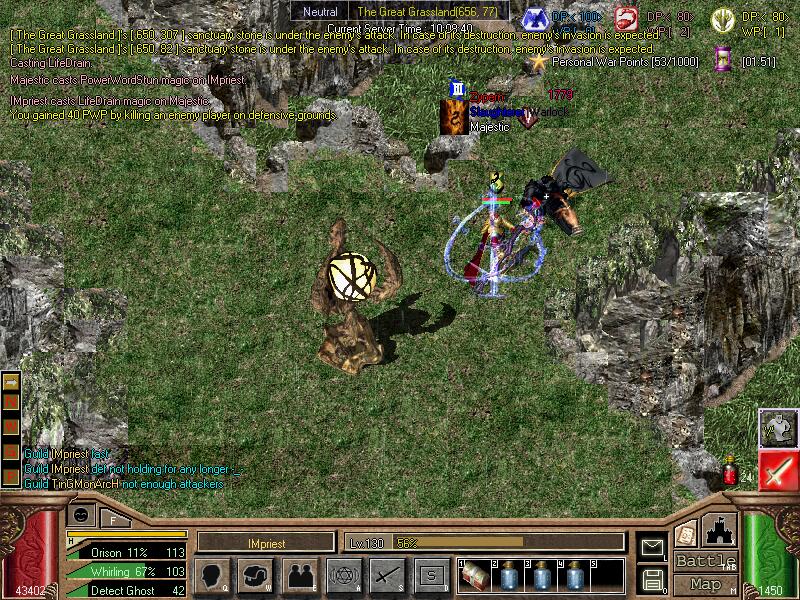The height and width of the screenshot is (600, 800).
Task: Toggle the Battle mode button
Action: pos(706,561)
